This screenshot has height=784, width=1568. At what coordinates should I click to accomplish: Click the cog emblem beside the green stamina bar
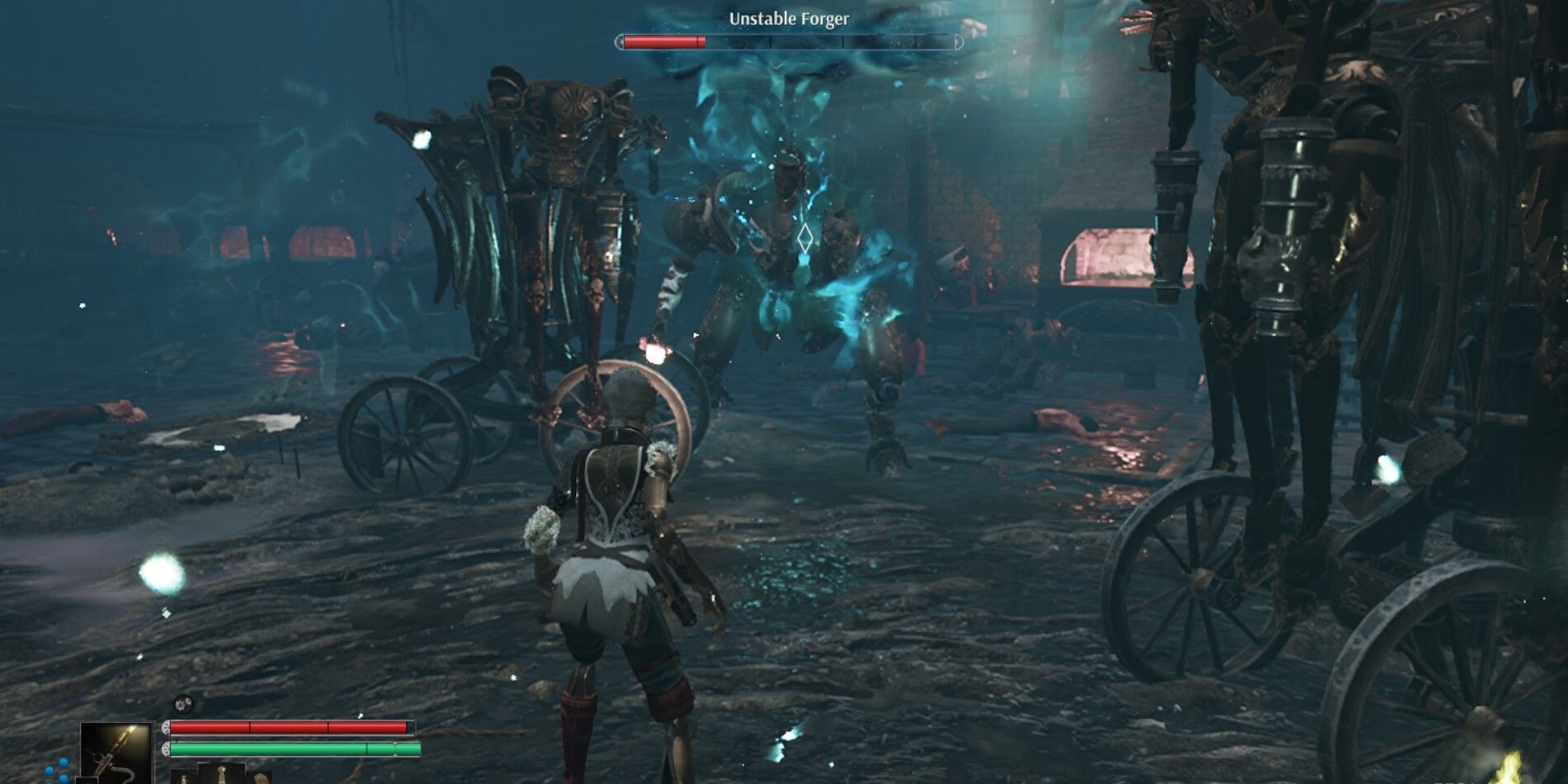pyautogui.click(x=165, y=748)
